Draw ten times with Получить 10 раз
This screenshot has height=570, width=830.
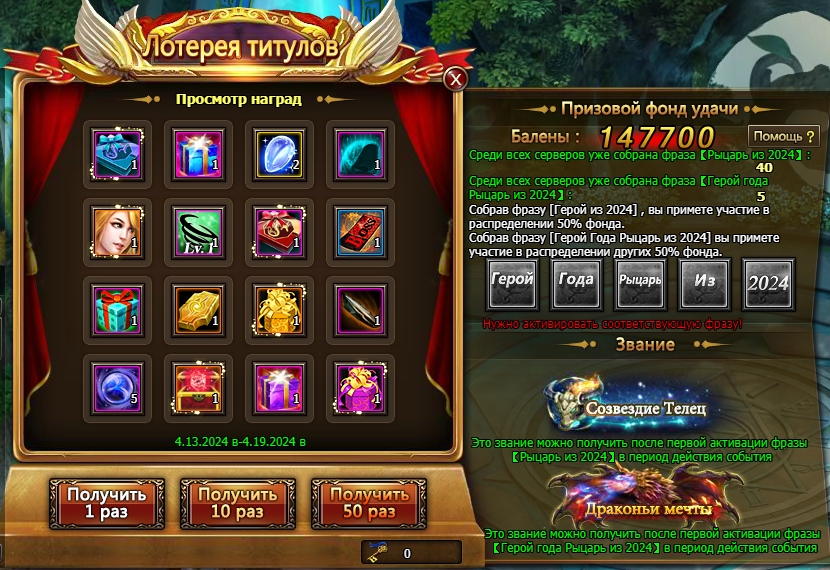point(237,503)
